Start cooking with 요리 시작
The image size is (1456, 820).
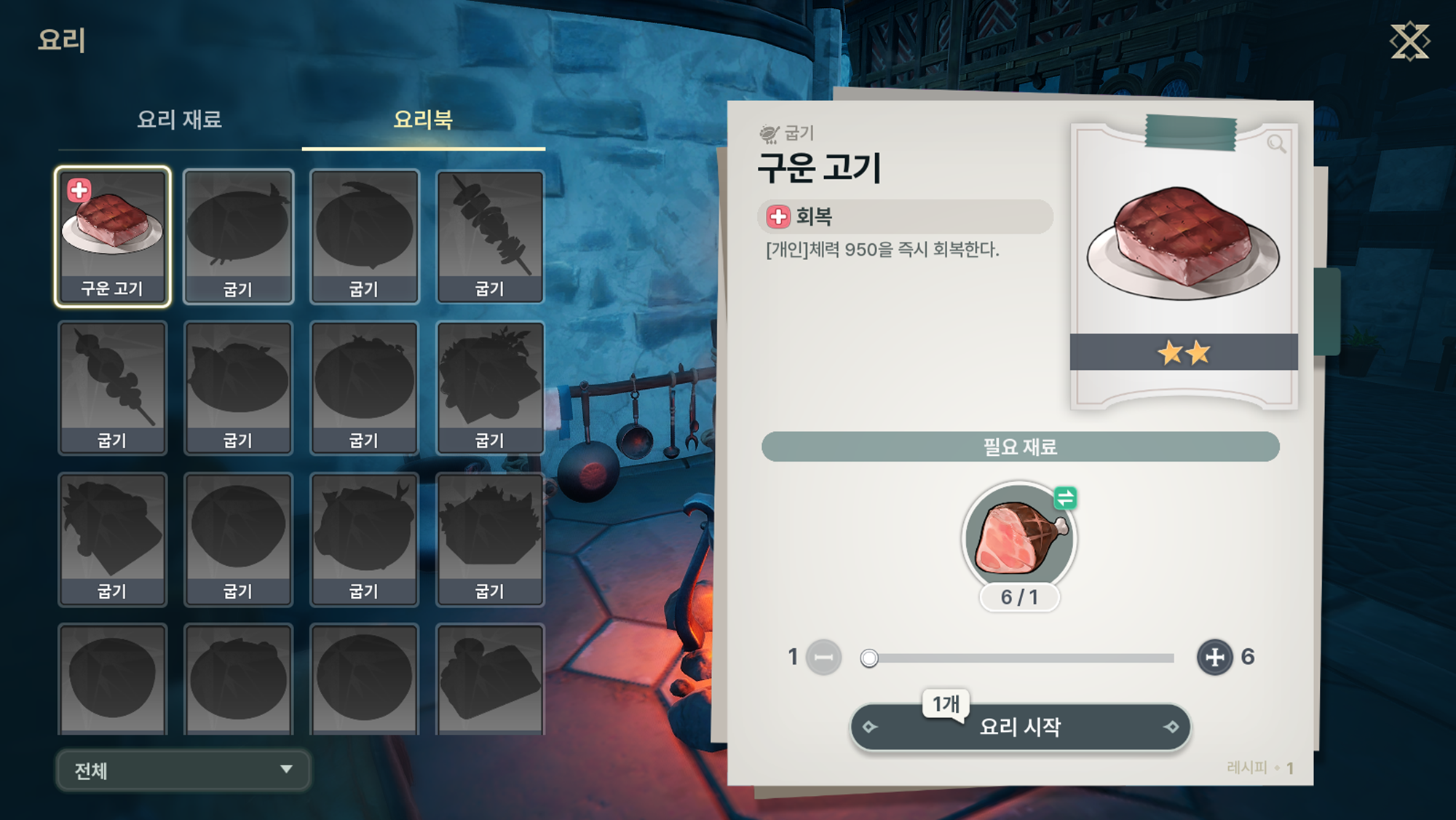(1020, 727)
